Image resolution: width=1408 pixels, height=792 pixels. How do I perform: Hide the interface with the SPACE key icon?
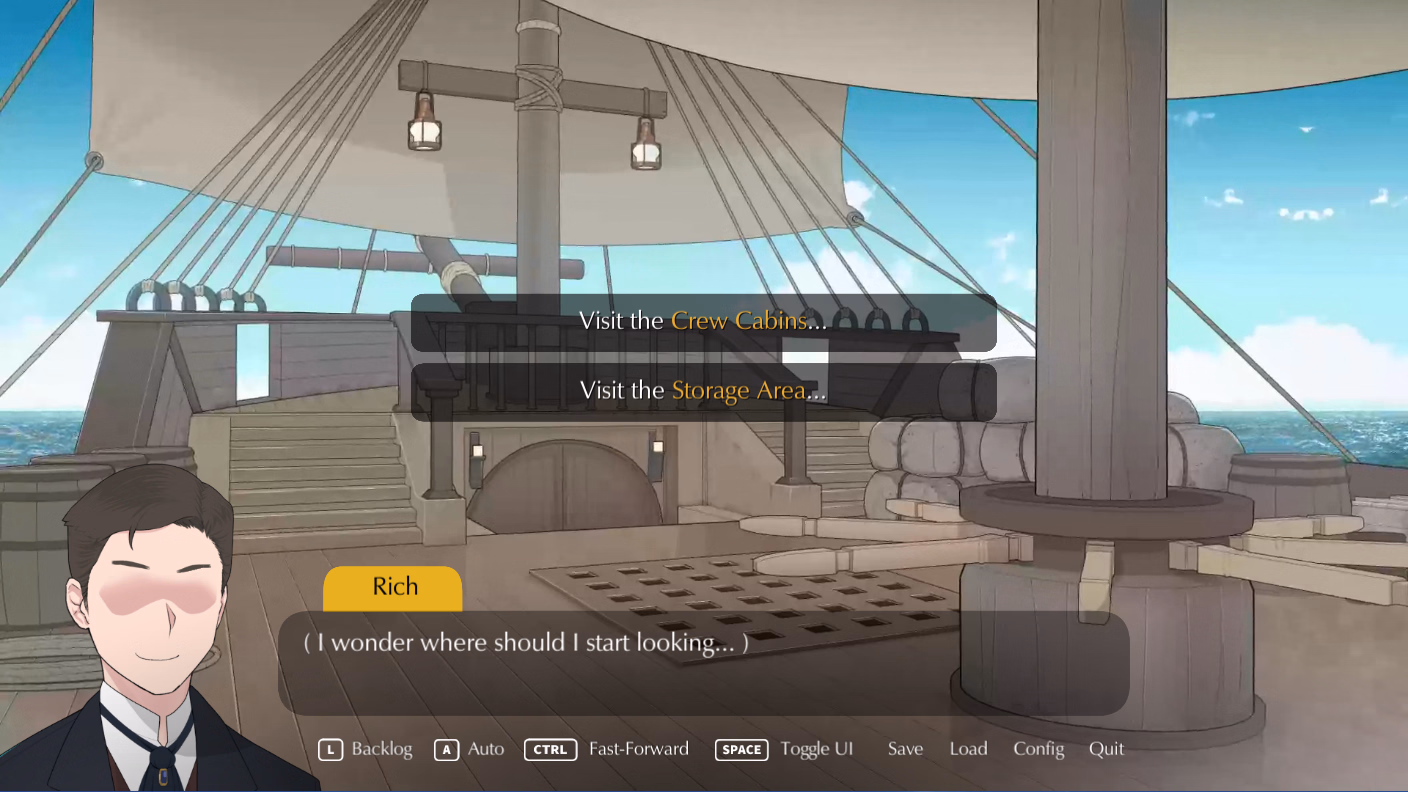(x=741, y=749)
